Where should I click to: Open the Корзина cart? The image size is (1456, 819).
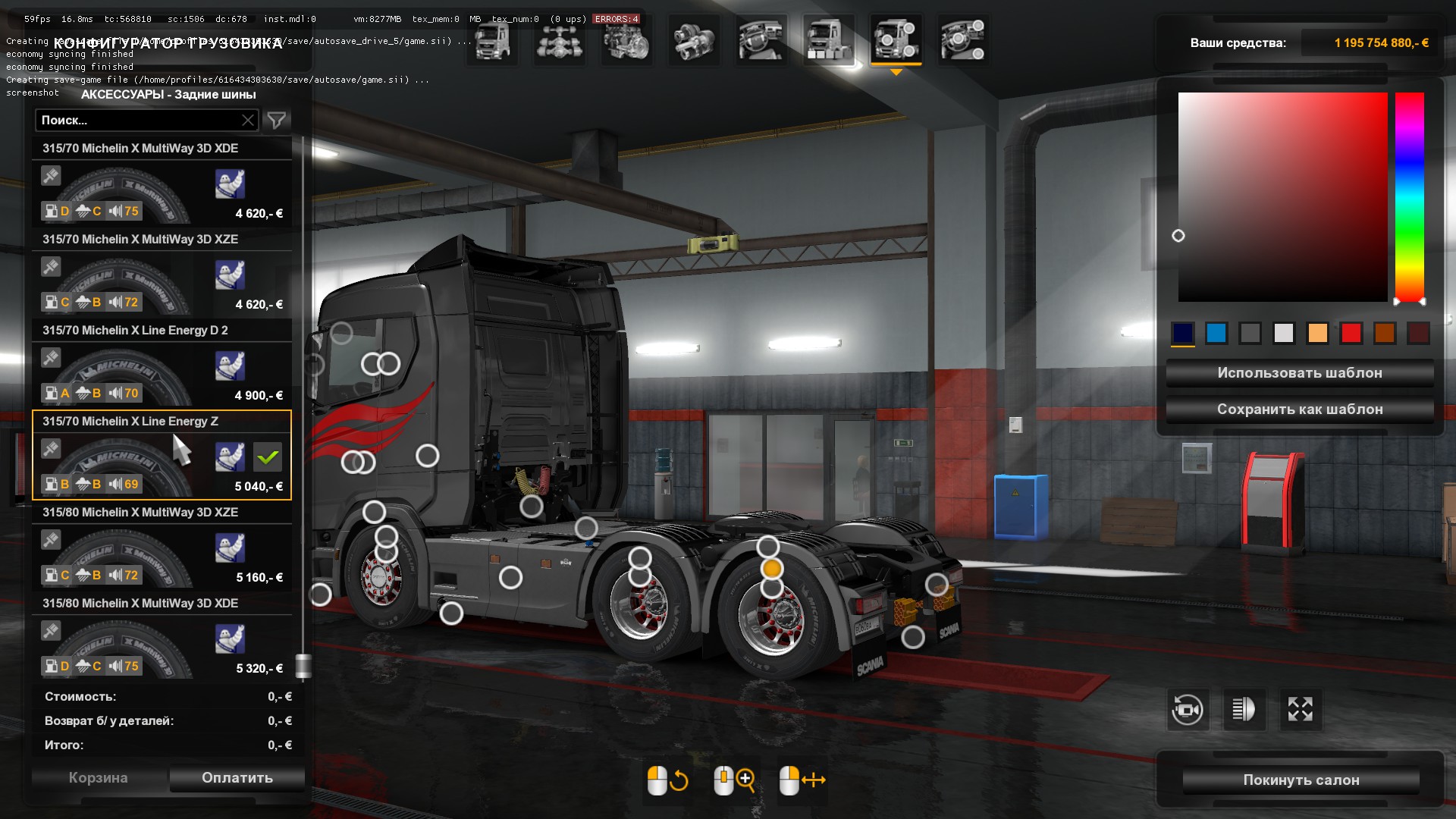tap(99, 778)
